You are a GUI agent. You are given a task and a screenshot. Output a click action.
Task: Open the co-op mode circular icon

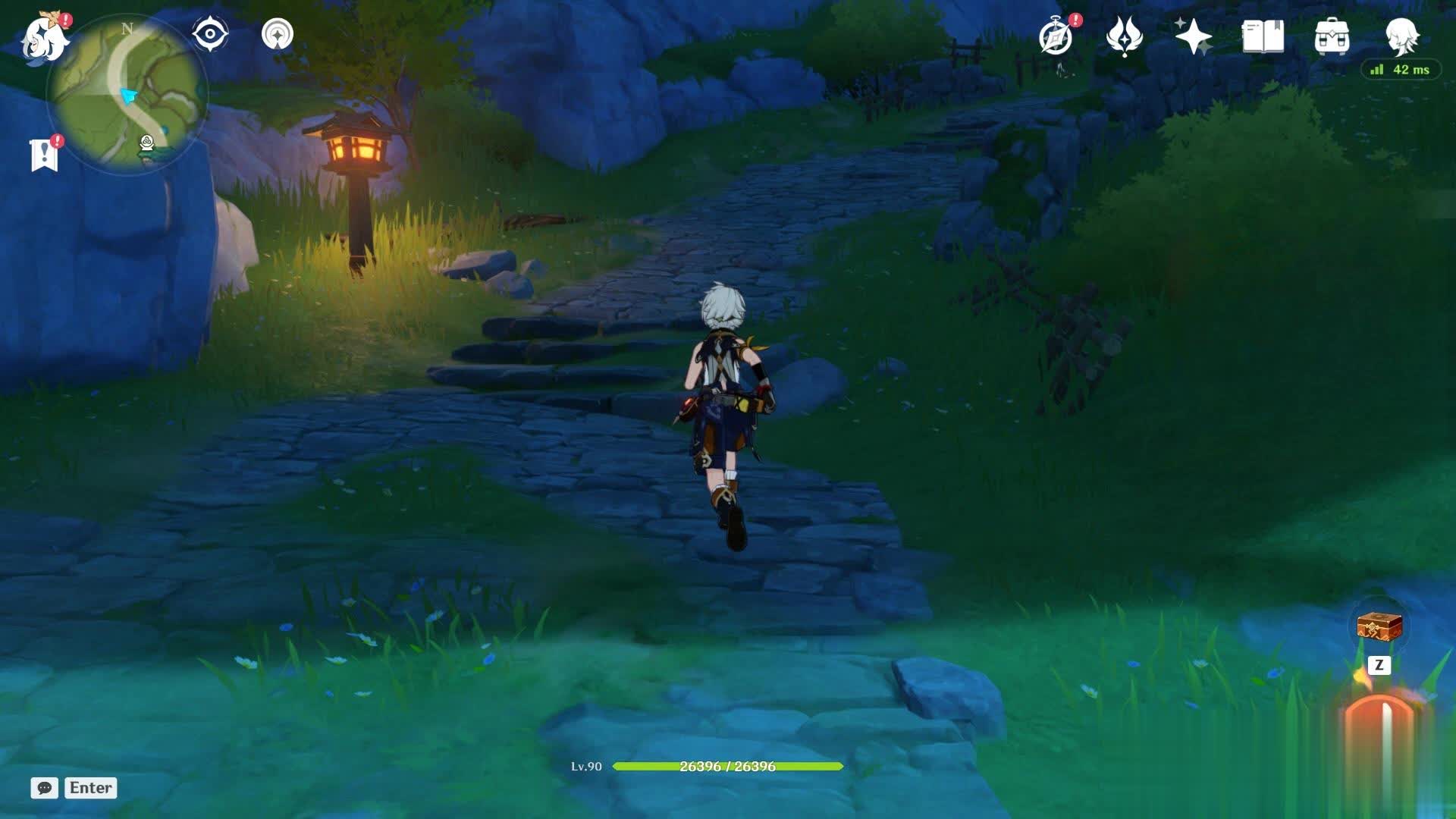point(278,34)
